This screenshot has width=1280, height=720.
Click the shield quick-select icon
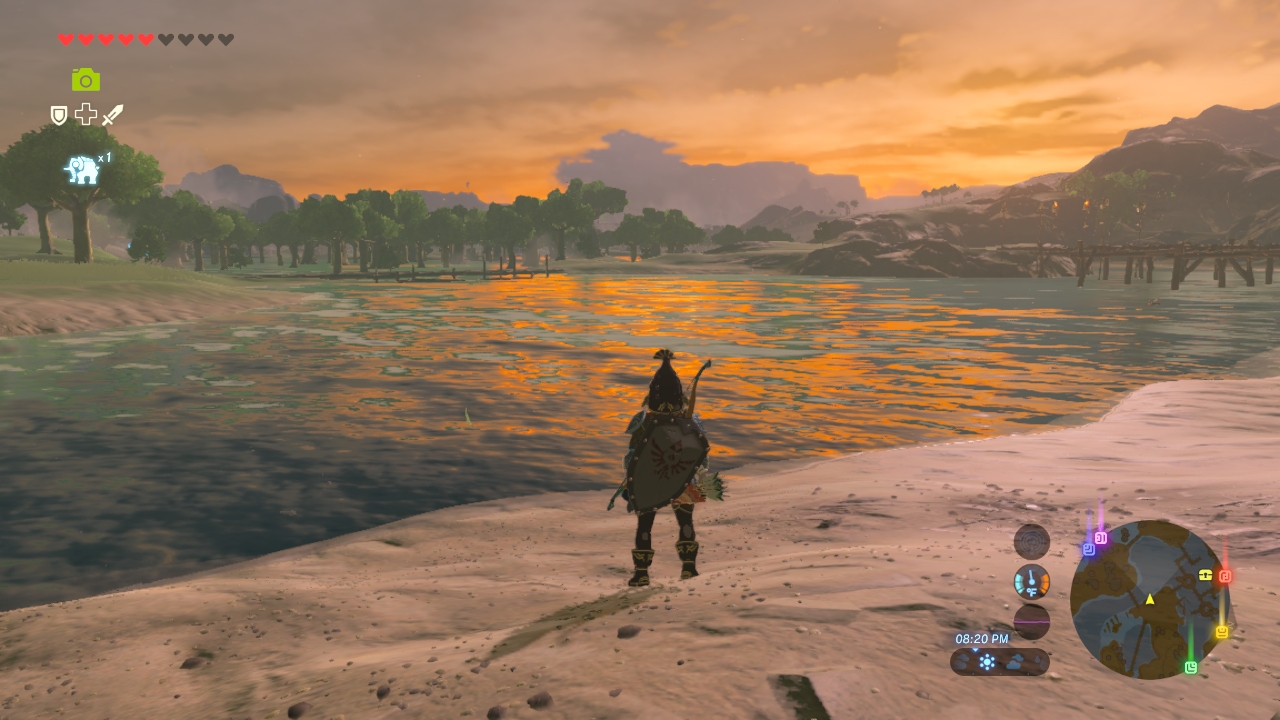tap(59, 115)
